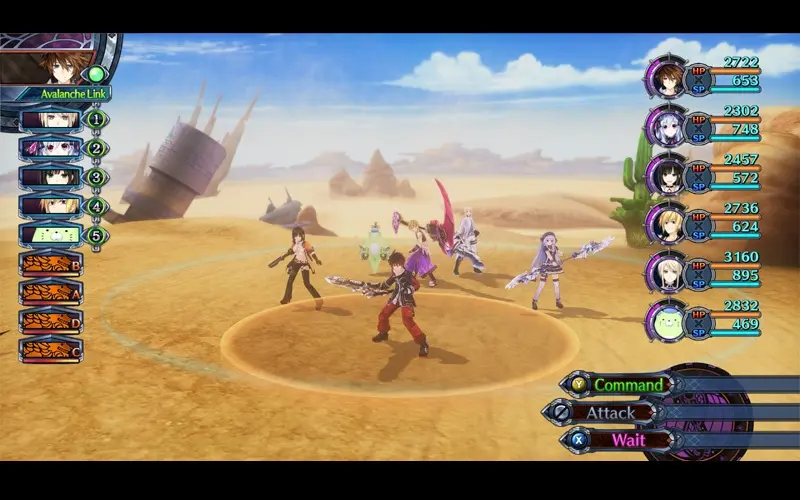Click the green creature party portrait

[664, 320]
